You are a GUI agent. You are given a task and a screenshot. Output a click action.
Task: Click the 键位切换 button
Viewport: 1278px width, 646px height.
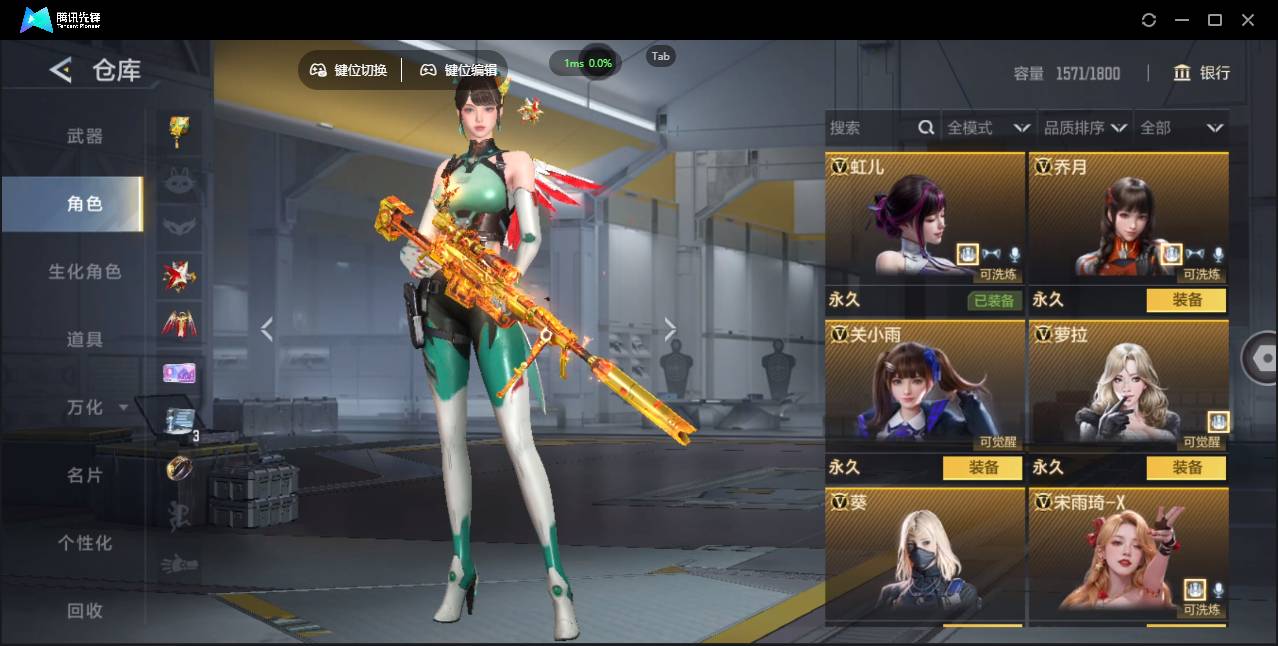(349, 70)
